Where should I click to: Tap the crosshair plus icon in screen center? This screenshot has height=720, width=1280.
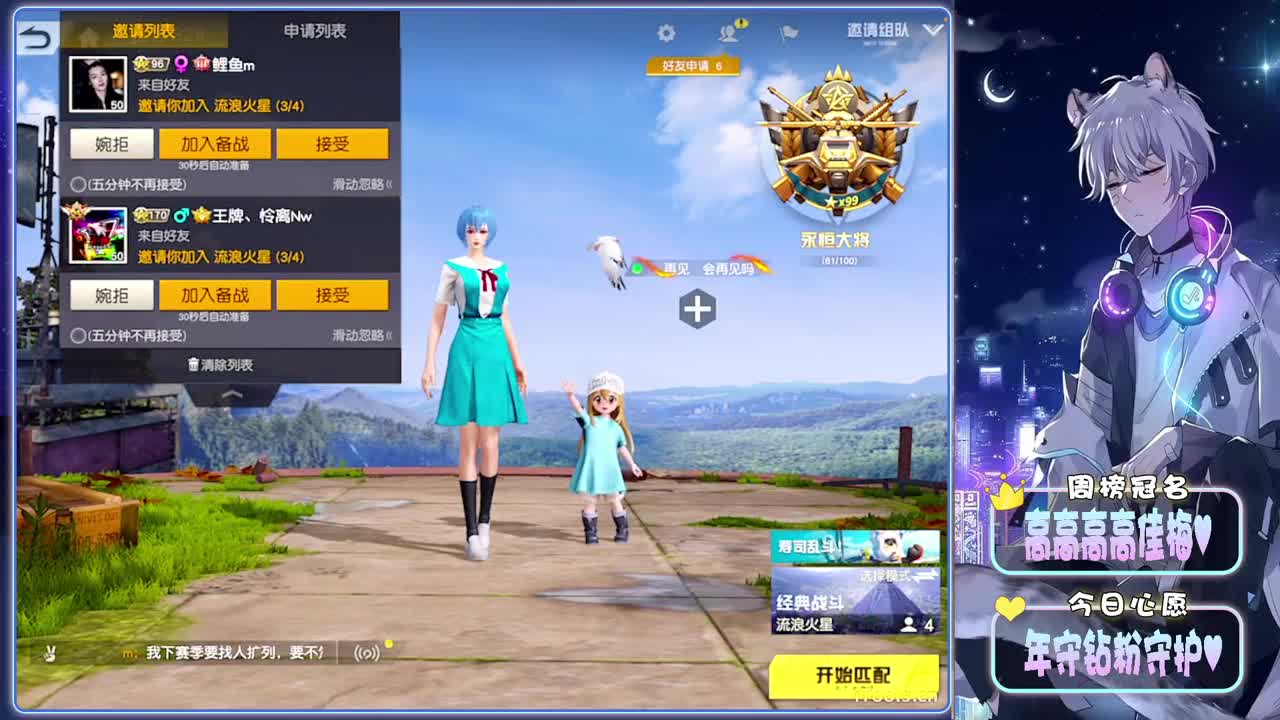[x=699, y=310]
